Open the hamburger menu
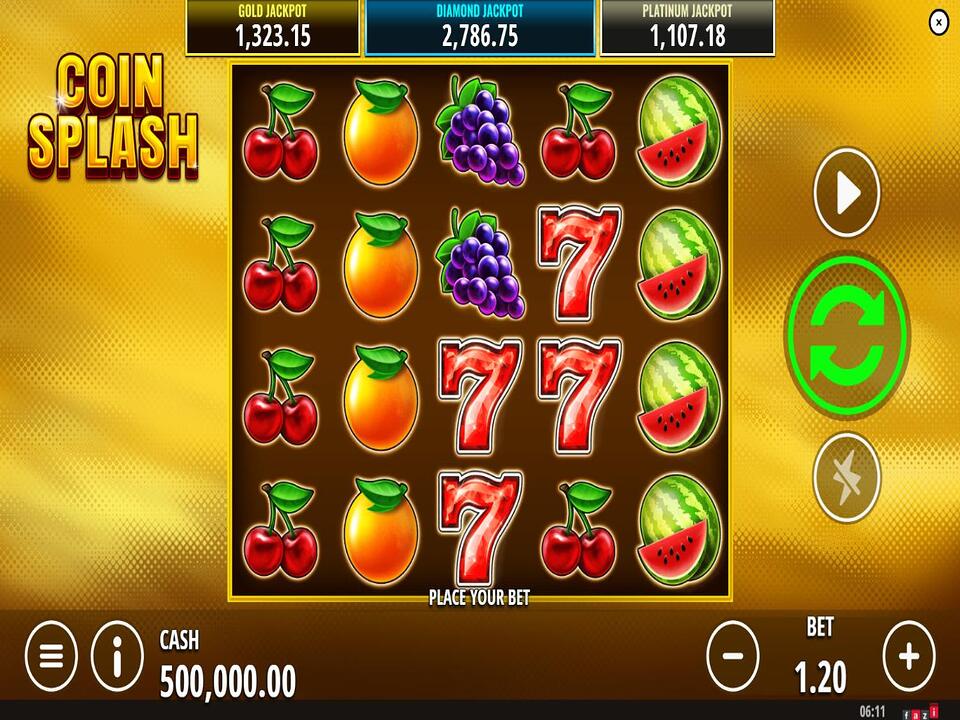The height and width of the screenshot is (720, 960). click(x=51, y=656)
